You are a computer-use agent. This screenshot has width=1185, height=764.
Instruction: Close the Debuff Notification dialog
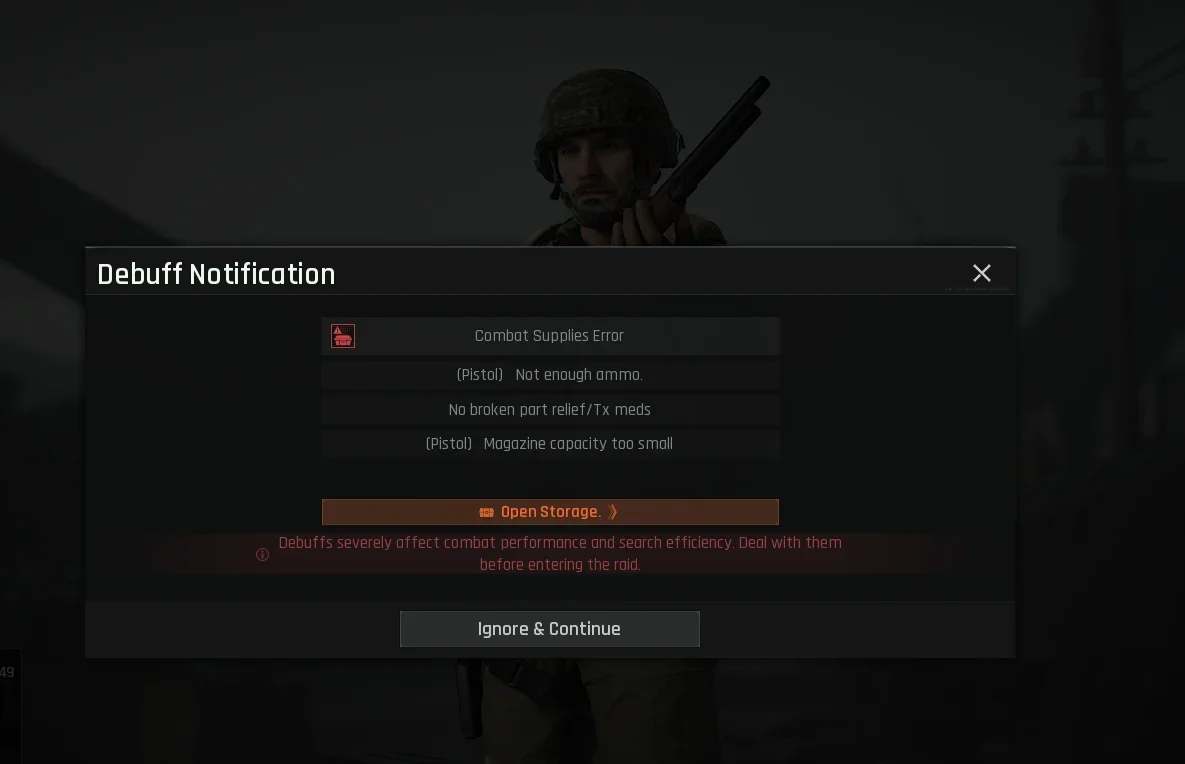tap(982, 273)
